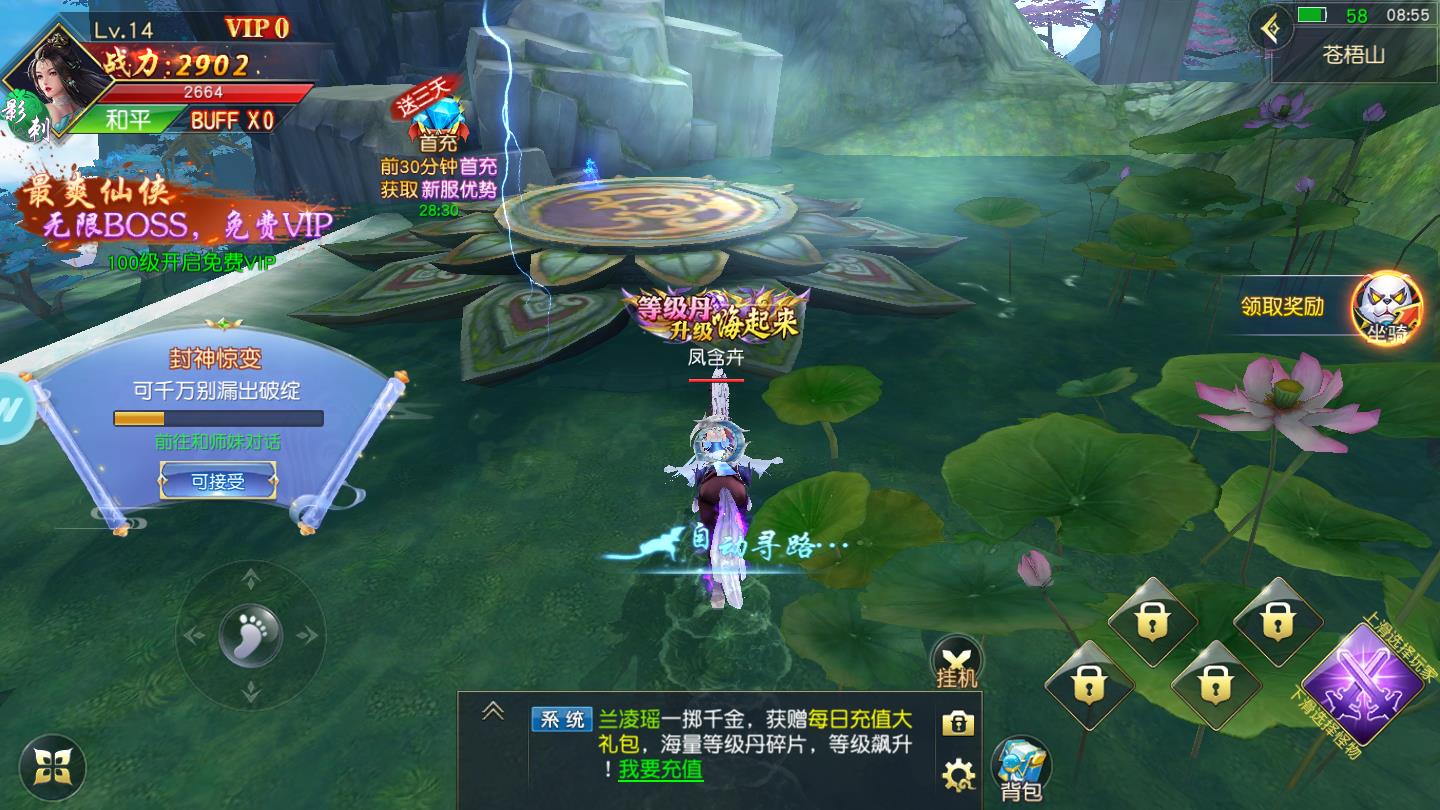The width and height of the screenshot is (1440, 810).
Task: Accept the quest with 可接受 button
Action: pyautogui.click(x=218, y=482)
